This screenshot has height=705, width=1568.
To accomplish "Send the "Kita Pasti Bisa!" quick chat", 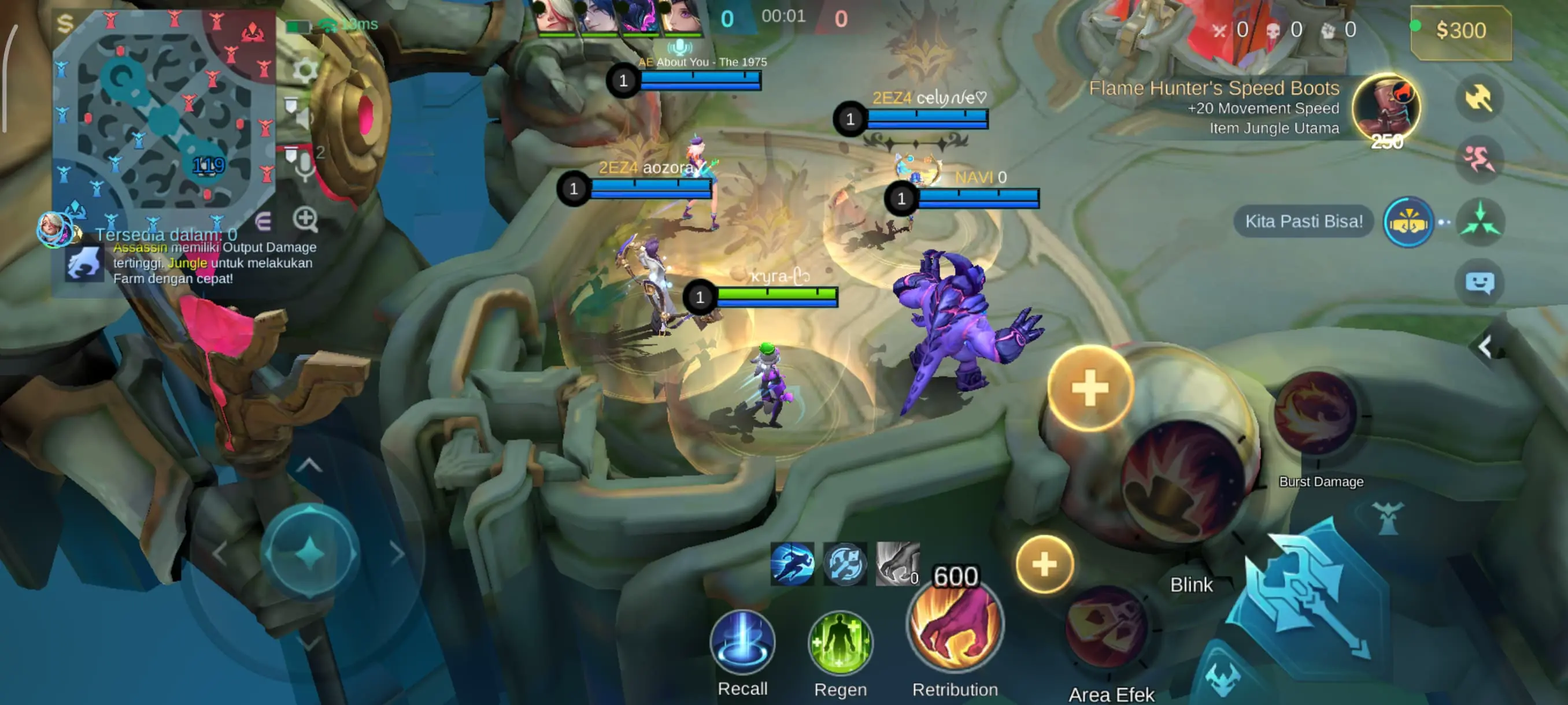I will (x=1303, y=221).
